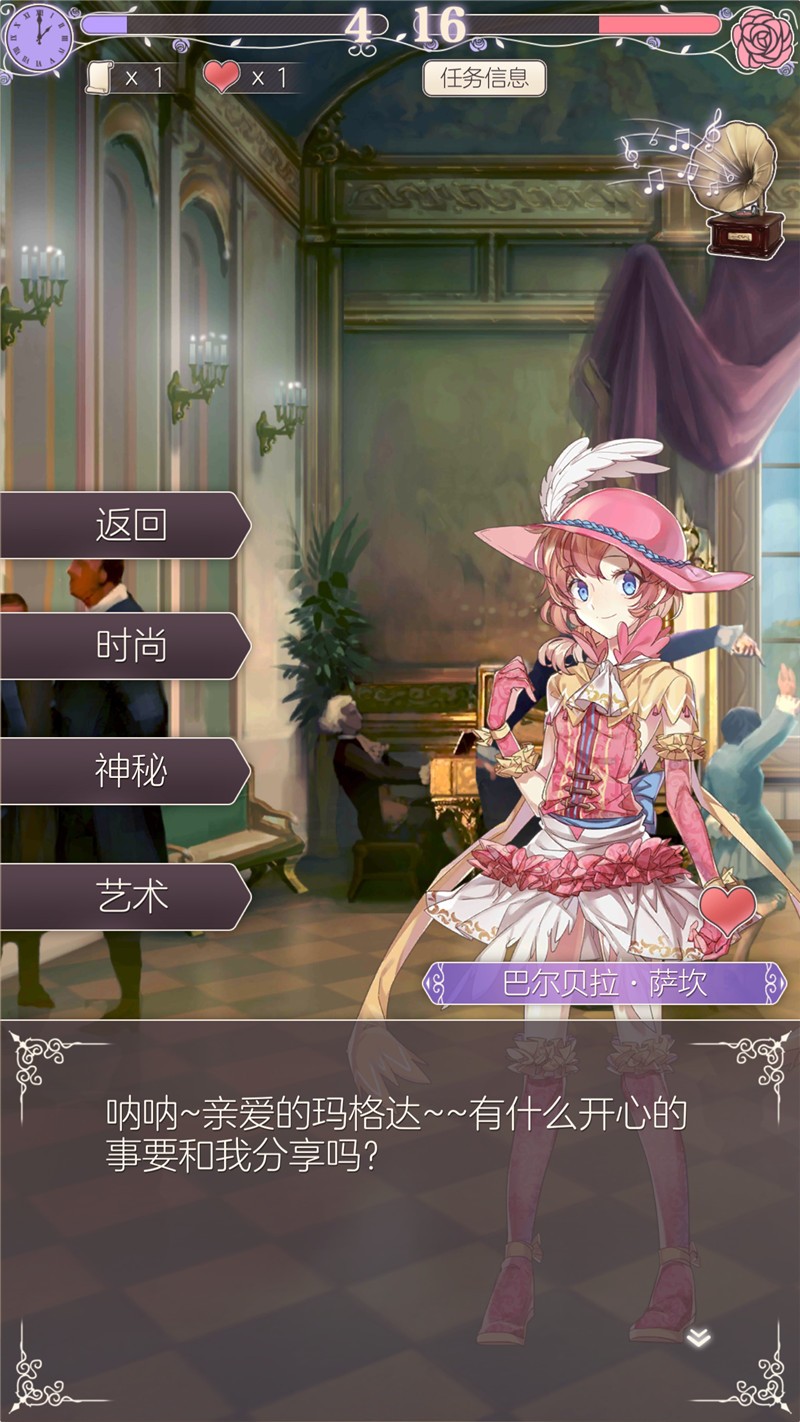Choose the 艺术 (art) topic
The width and height of the screenshot is (800, 1422).
125,896
